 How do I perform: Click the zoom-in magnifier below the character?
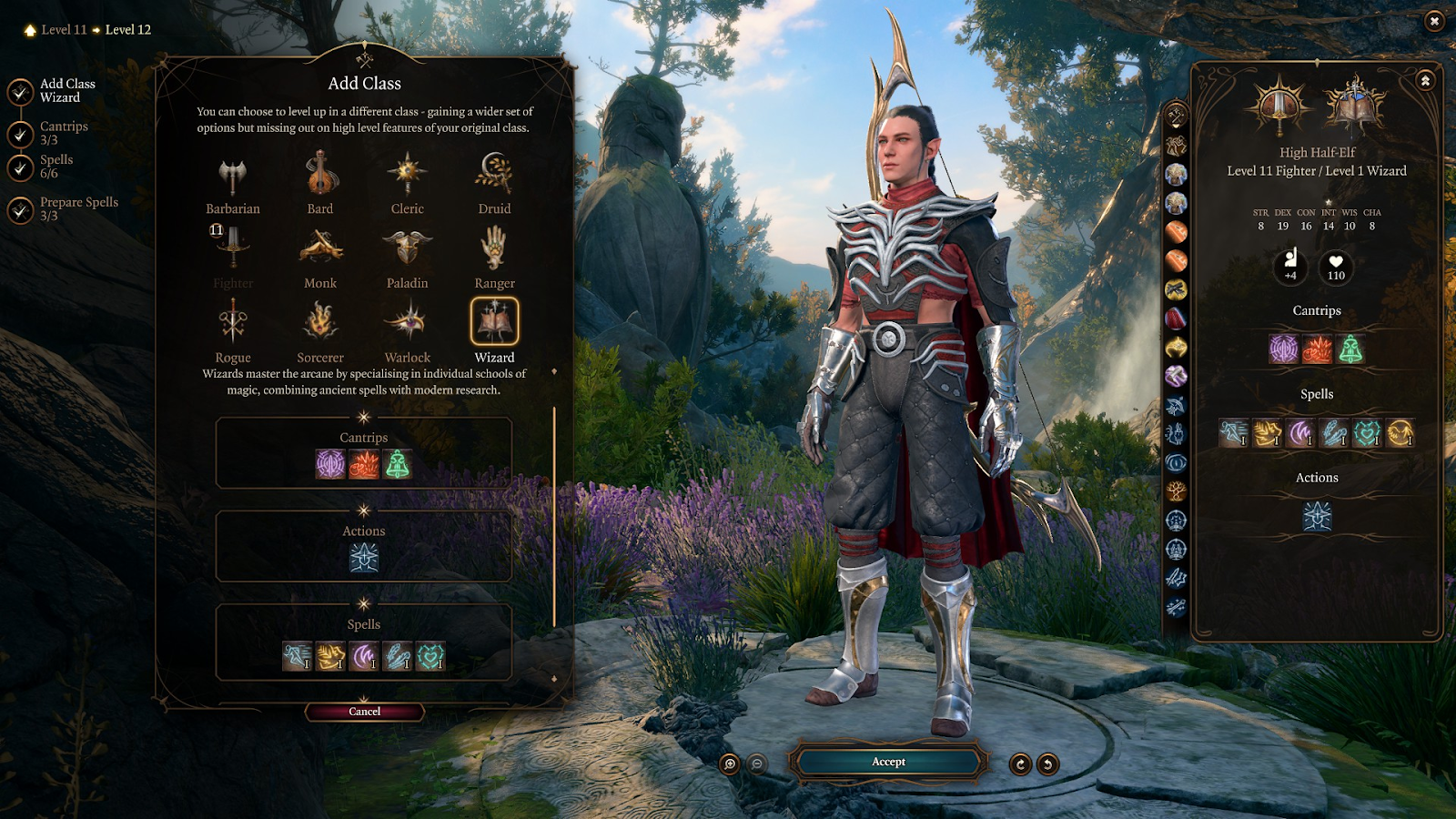point(730,764)
